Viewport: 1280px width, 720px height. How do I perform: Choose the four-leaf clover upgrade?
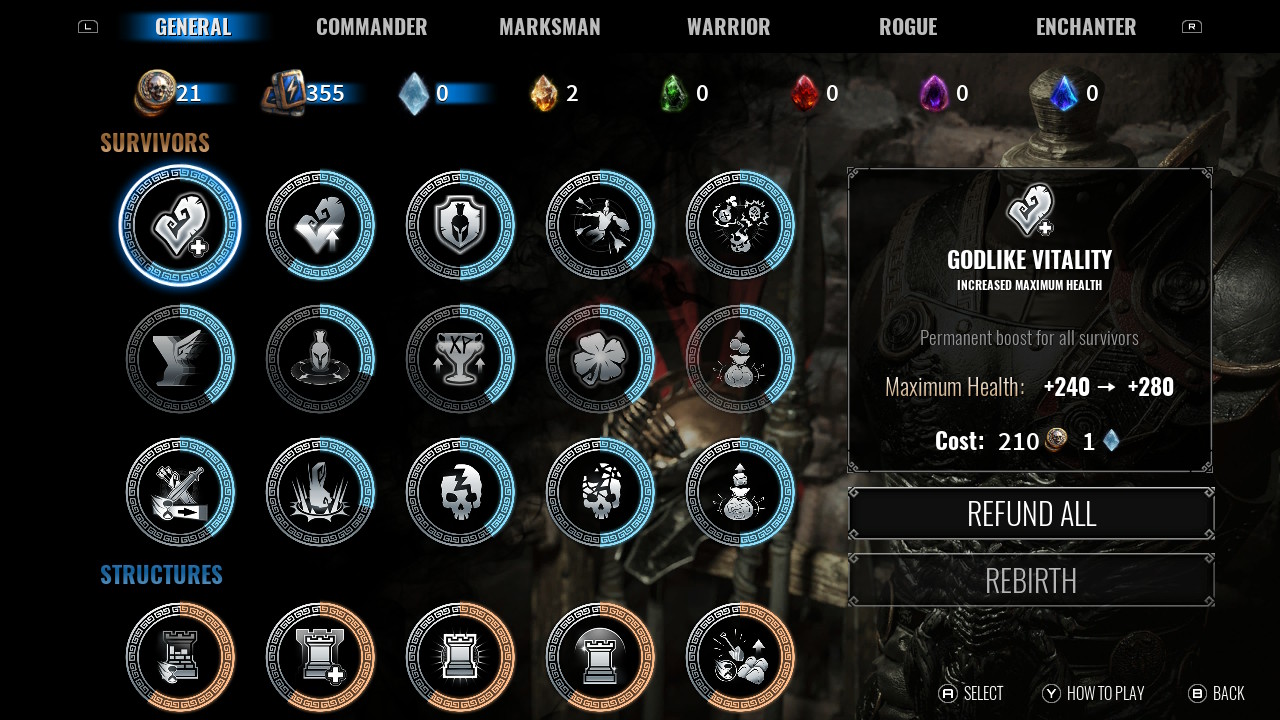tap(600, 359)
